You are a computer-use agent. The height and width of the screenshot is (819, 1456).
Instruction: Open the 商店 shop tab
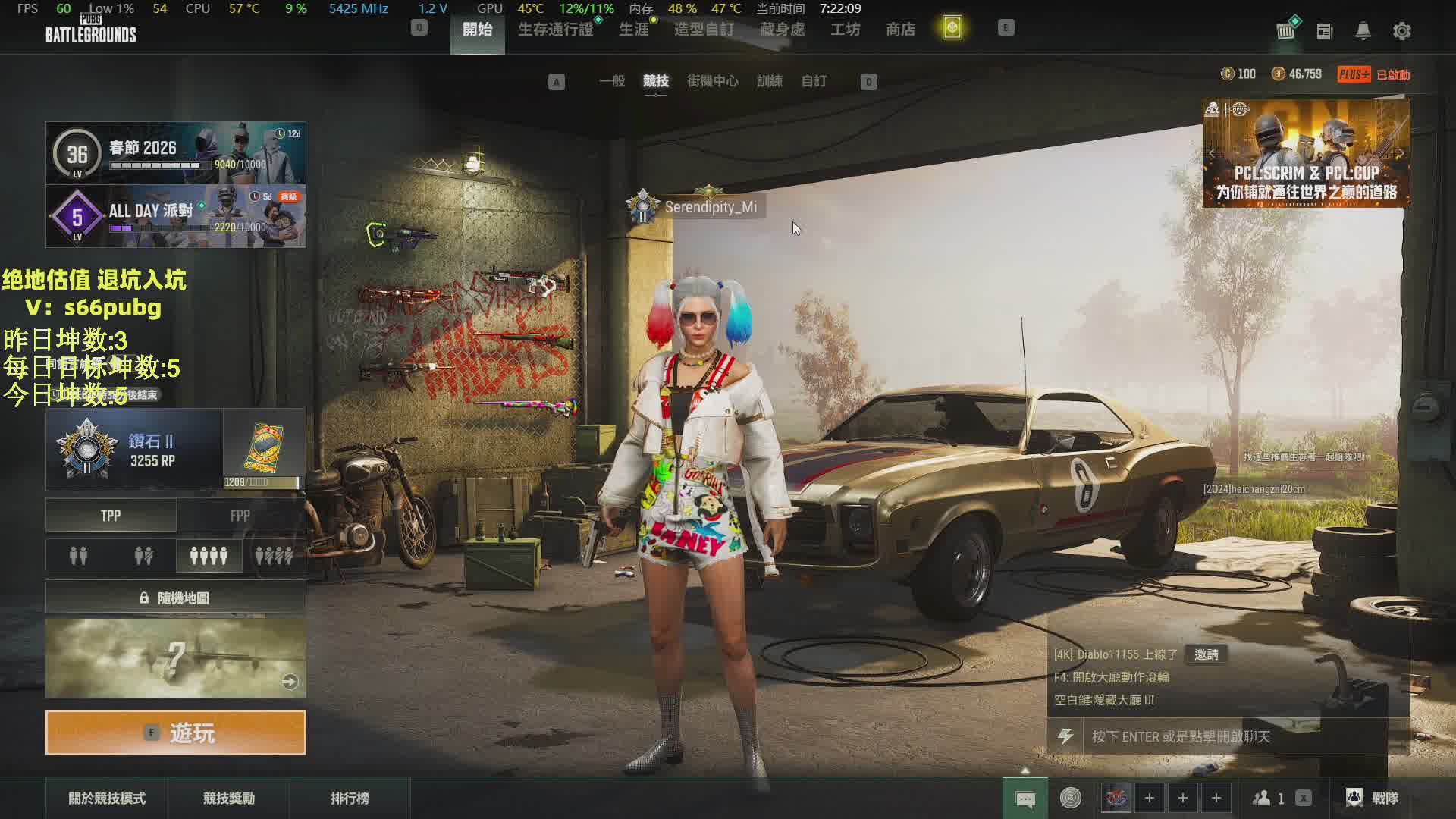(x=900, y=30)
